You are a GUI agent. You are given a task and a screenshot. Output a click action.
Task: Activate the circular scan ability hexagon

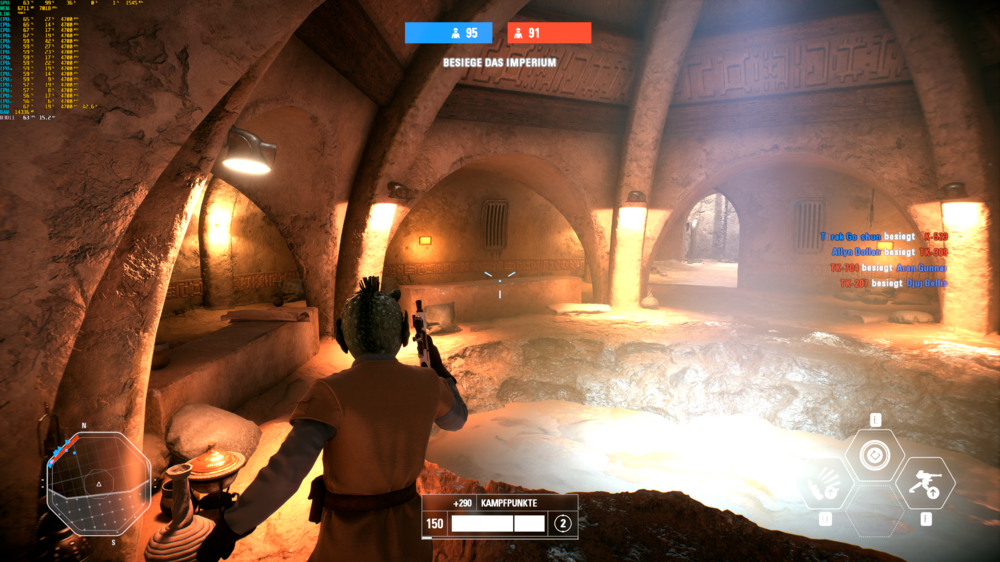click(874, 456)
